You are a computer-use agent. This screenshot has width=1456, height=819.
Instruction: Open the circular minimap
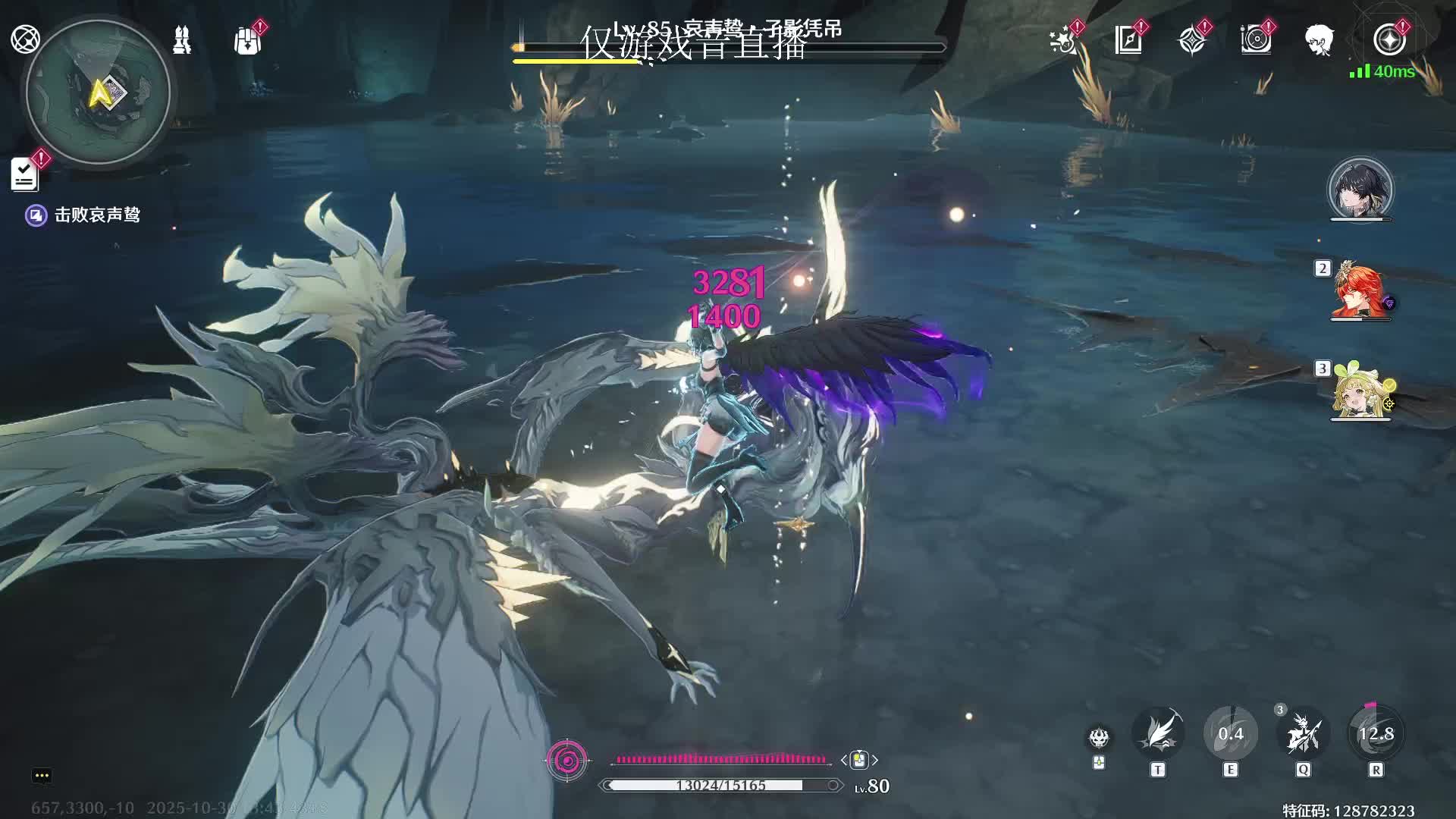(x=99, y=93)
